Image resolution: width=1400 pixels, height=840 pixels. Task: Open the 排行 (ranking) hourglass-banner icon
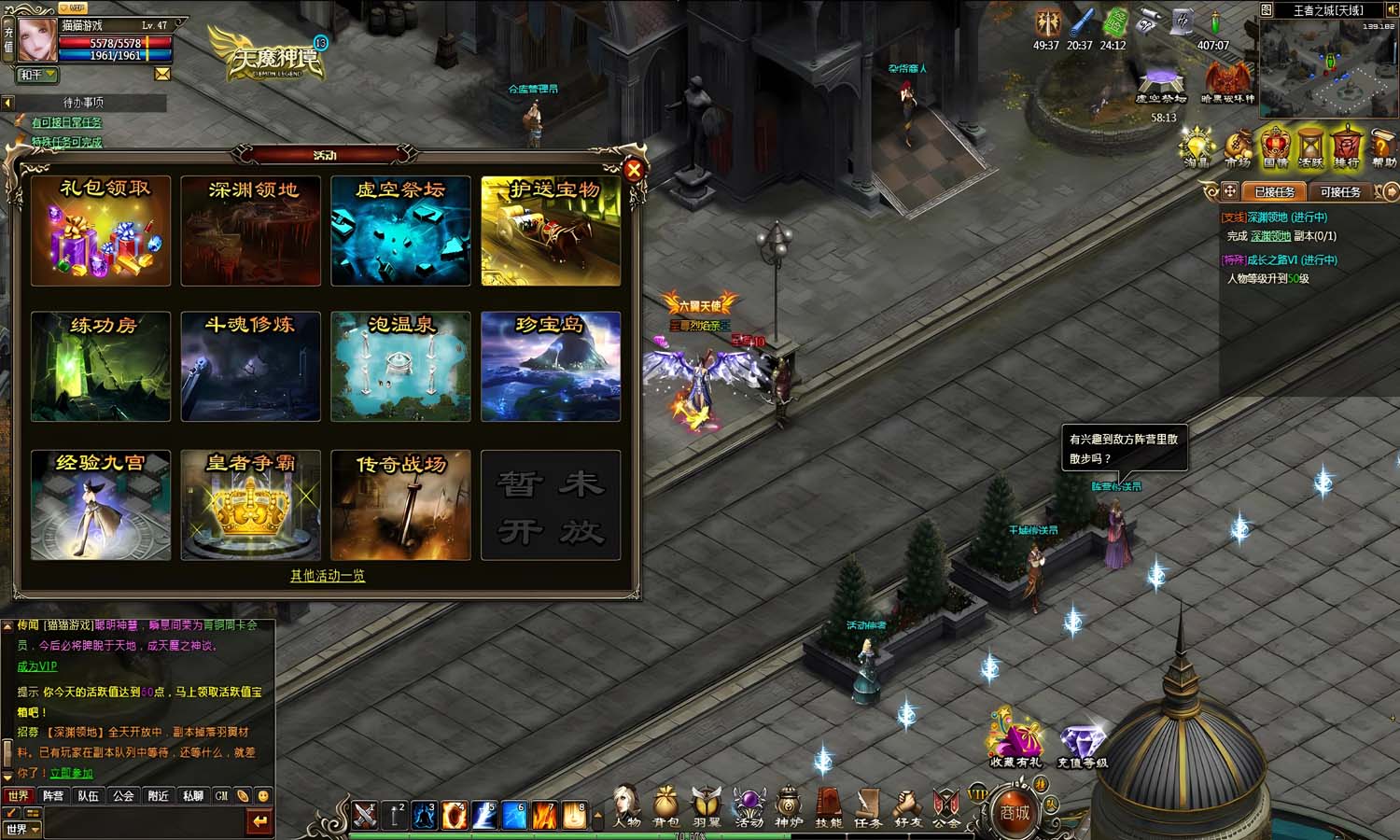pyautogui.click(x=1347, y=147)
